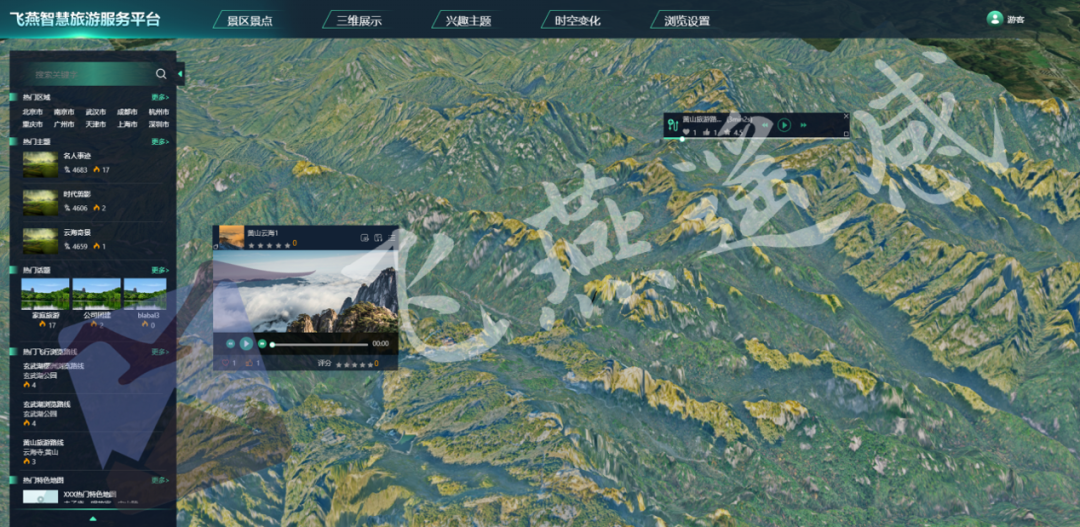Open the 时空变化 tab
Image resolution: width=1080 pixels, height=527 pixels.
(x=577, y=20)
